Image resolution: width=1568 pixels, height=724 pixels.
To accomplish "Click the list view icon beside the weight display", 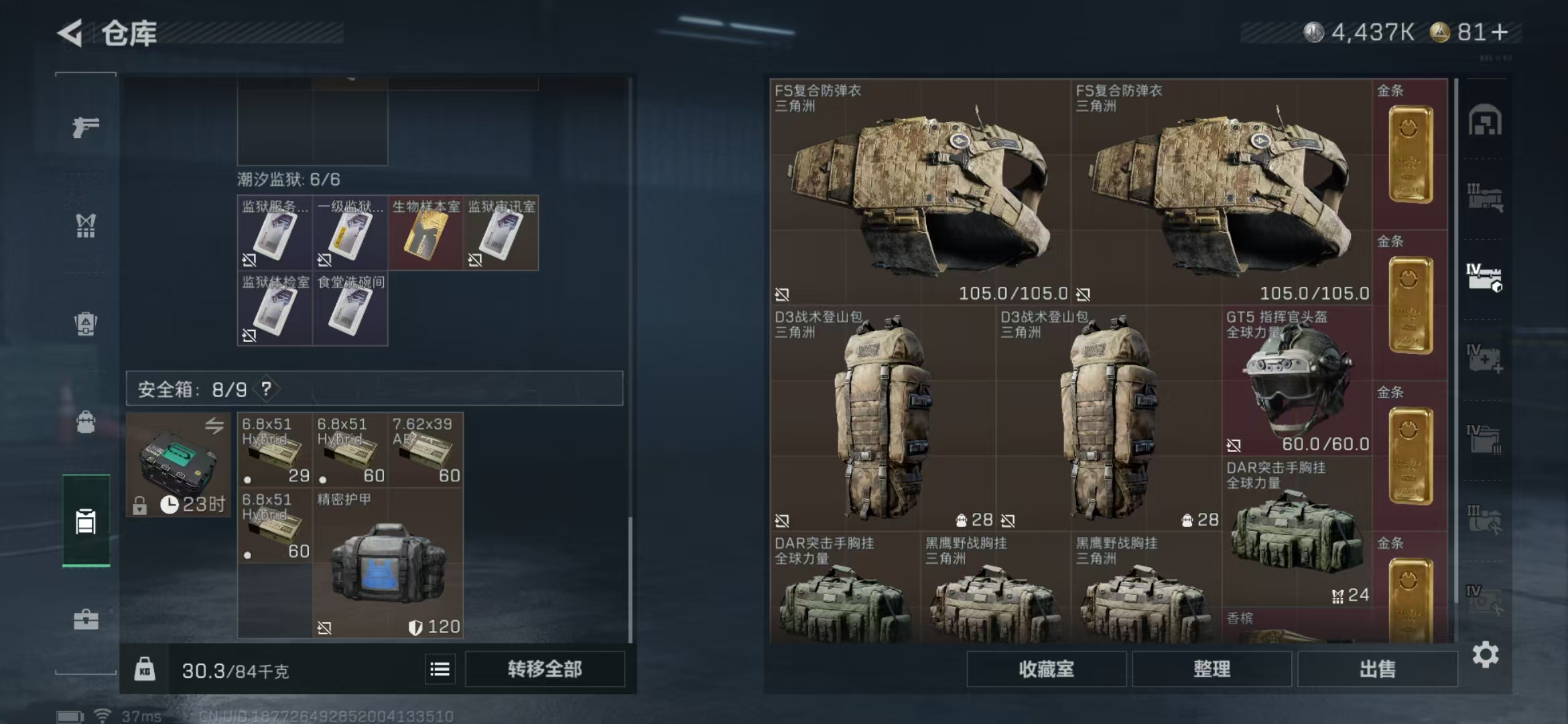I will pos(439,668).
